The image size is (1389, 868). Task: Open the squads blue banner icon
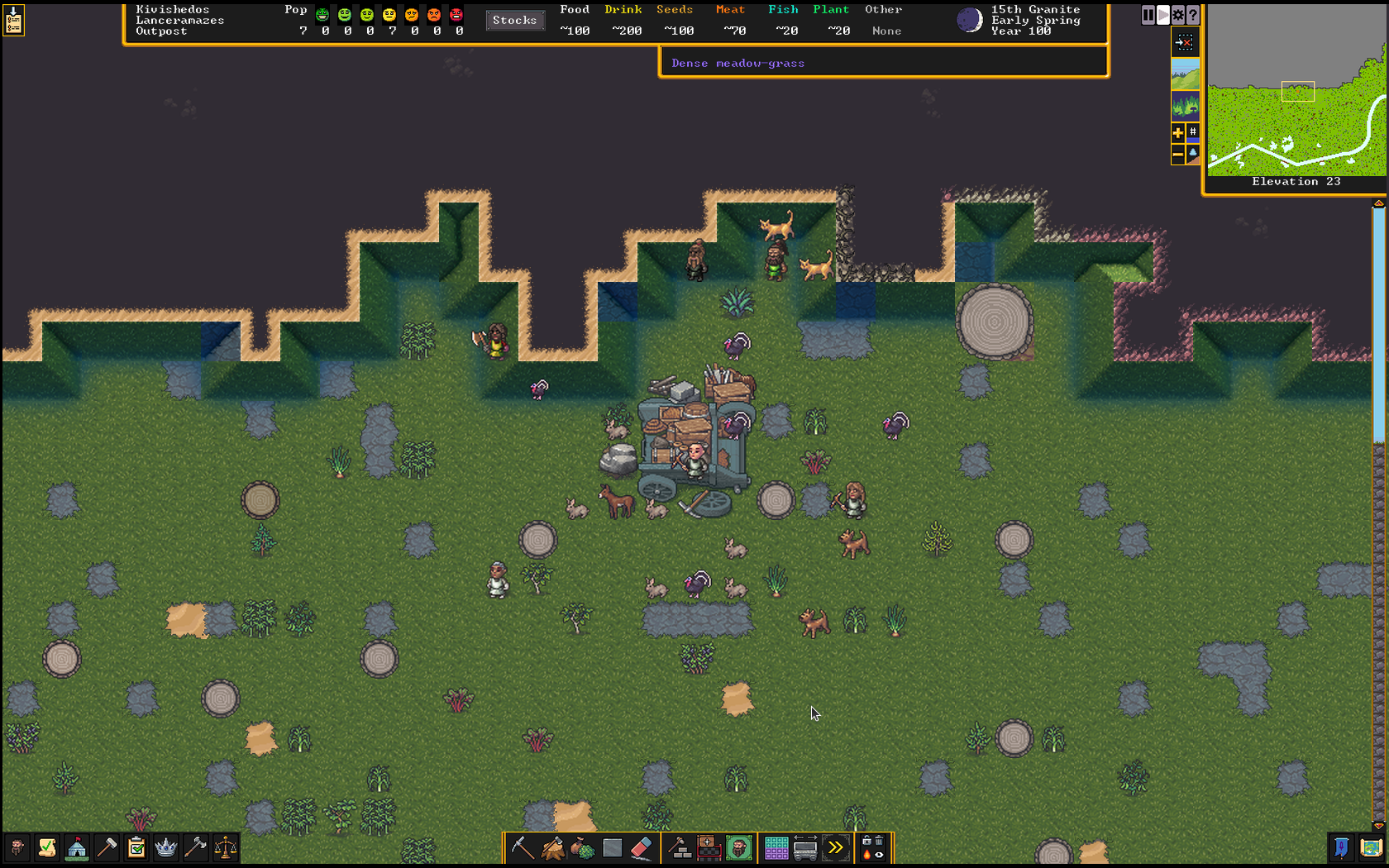click(1341, 848)
